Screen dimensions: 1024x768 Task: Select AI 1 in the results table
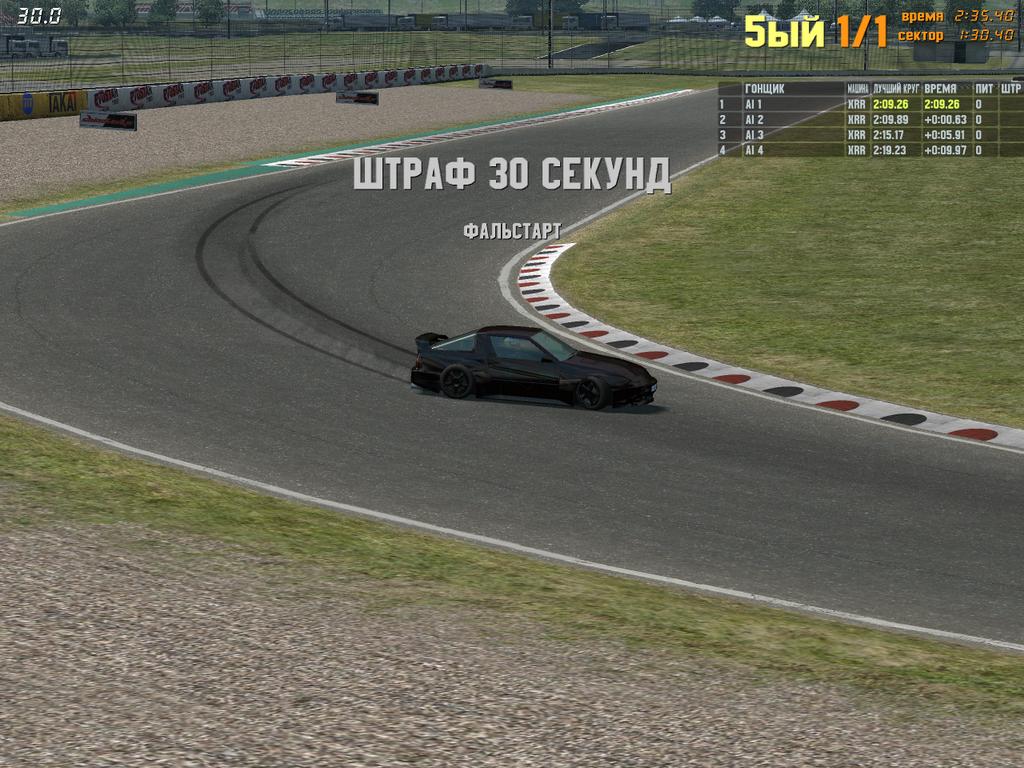(754, 104)
